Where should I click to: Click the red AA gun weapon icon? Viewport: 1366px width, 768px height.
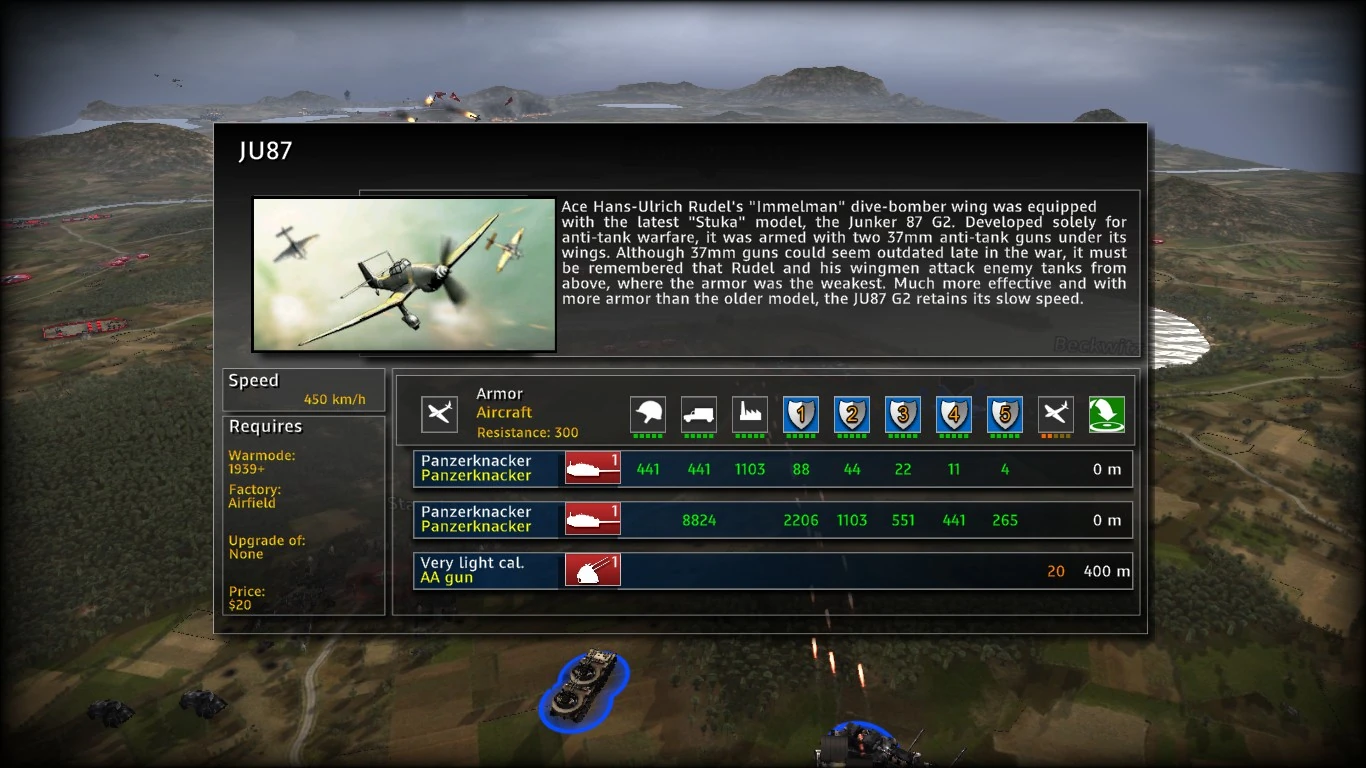tap(592, 570)
